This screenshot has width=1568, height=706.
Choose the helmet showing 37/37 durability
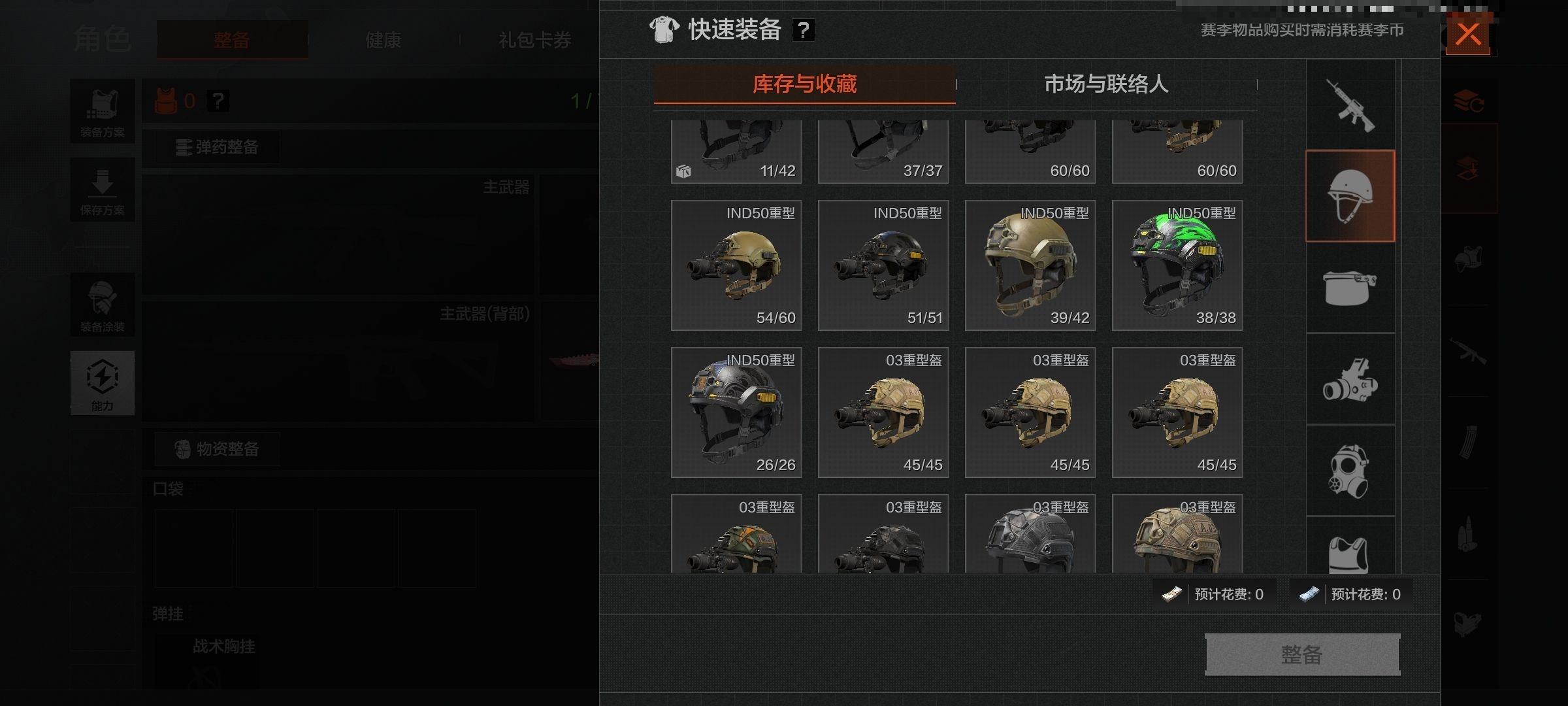[883, 152]
